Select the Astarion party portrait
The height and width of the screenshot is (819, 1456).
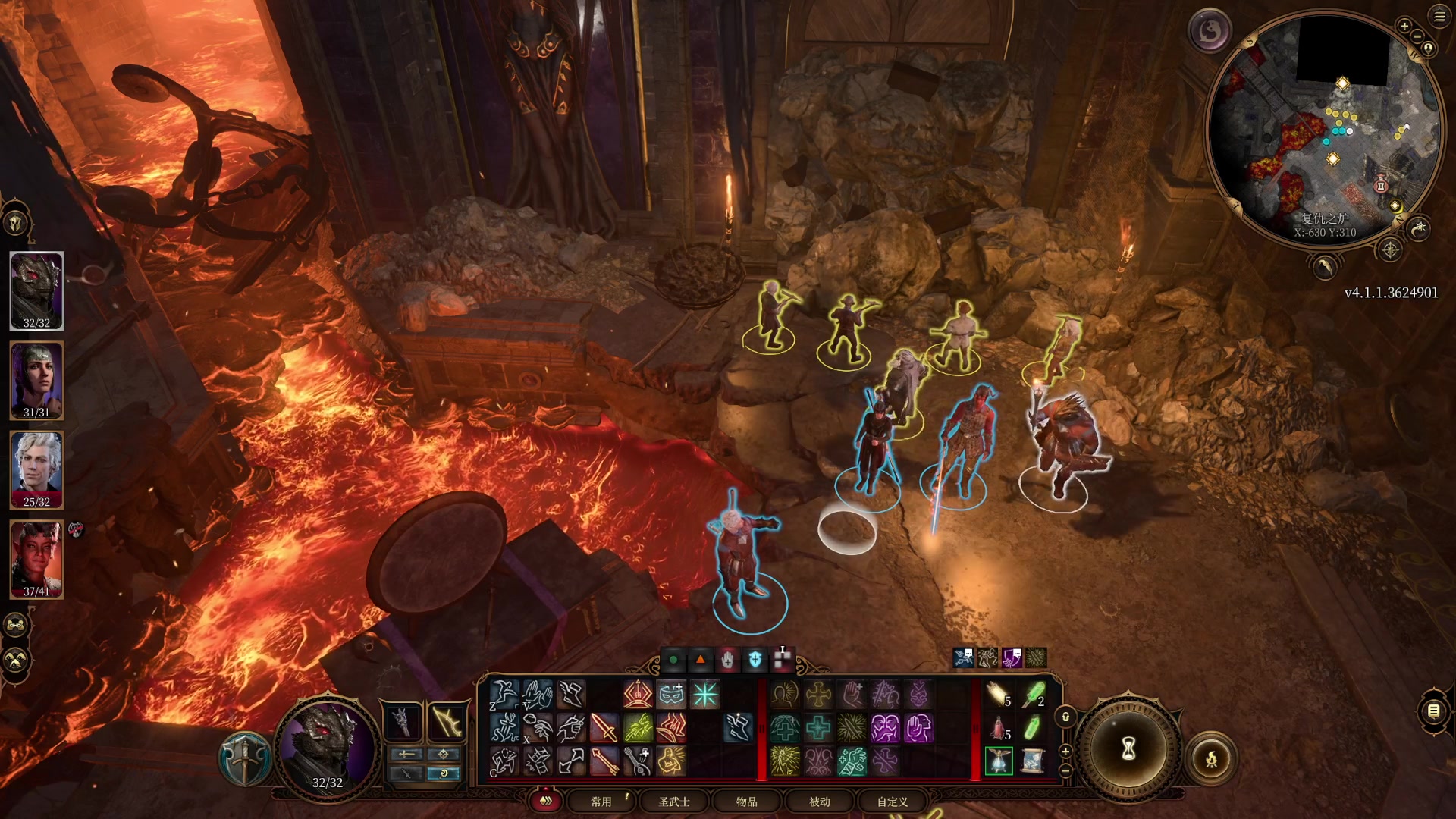[36, 469]
